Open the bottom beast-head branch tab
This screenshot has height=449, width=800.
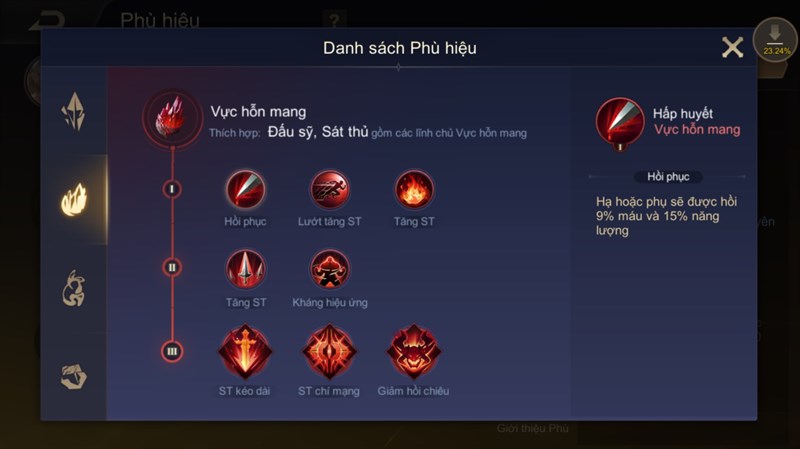[74, 375]
